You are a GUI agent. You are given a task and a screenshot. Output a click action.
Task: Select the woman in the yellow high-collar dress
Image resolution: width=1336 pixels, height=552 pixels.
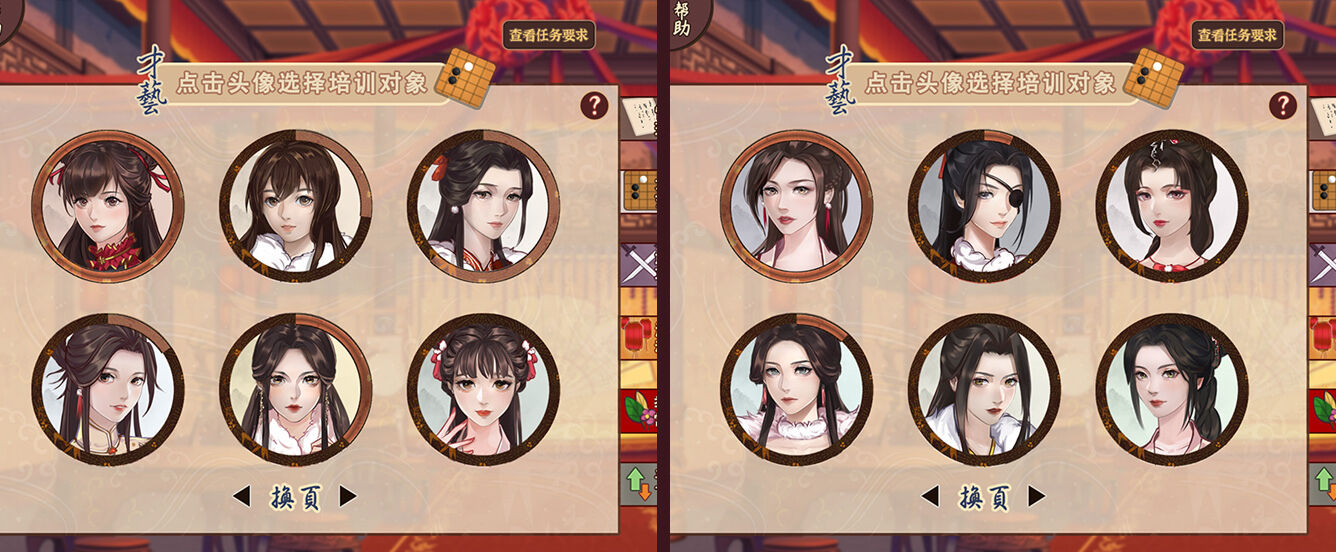(108, 390)
